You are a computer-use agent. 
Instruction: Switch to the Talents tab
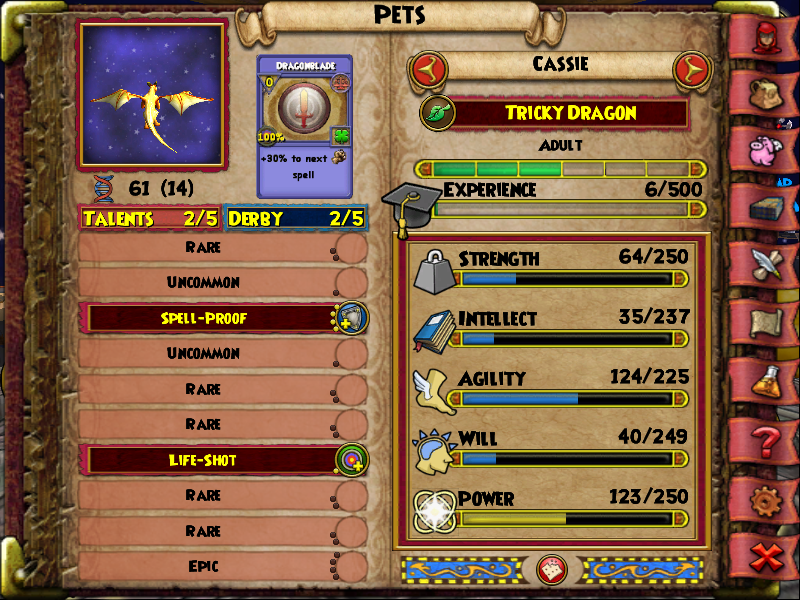click(x=150, y=218)
